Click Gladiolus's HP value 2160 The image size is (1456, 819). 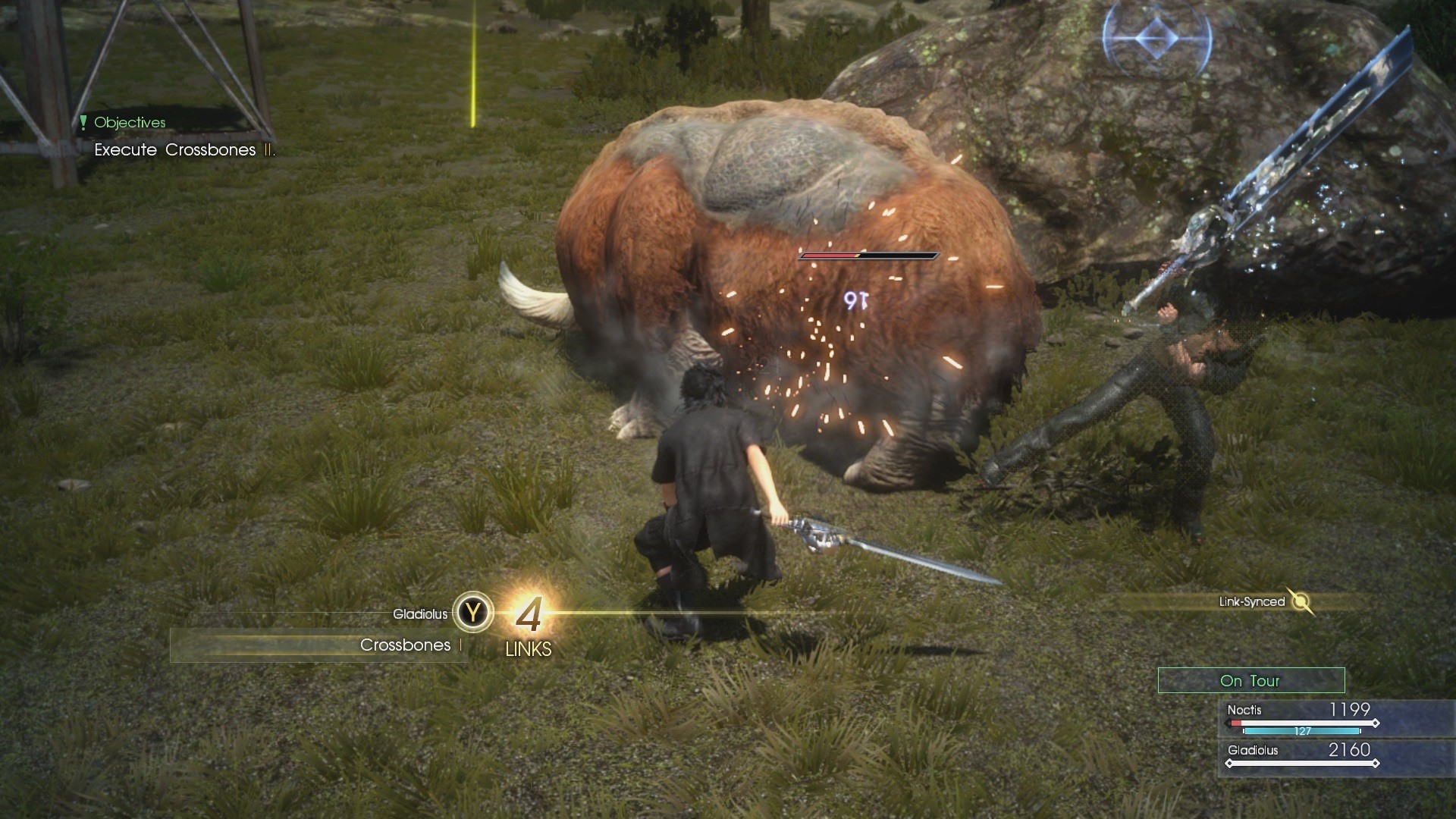(x=1349, y=750)
